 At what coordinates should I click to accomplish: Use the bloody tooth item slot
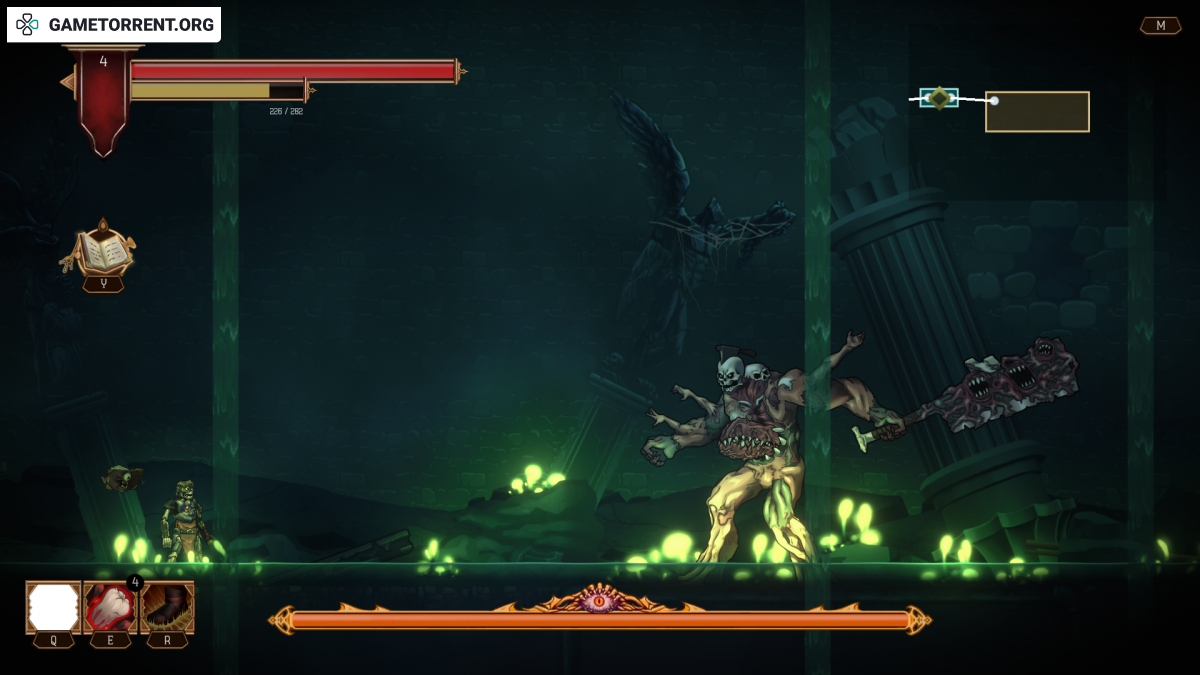tap(110, 607)
